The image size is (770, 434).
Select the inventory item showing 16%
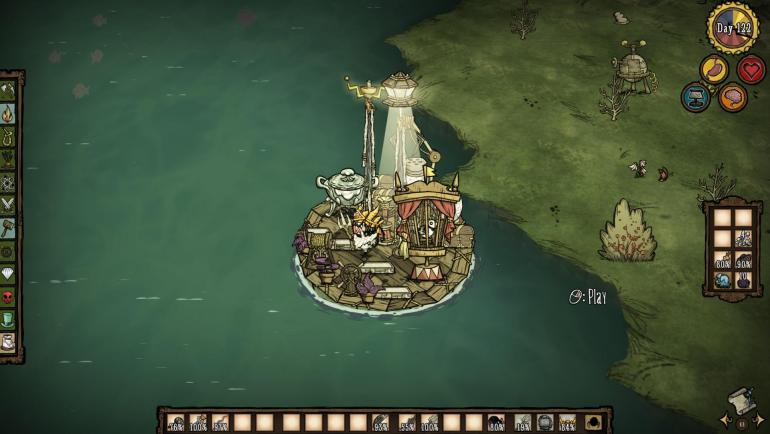click(176, 422)
